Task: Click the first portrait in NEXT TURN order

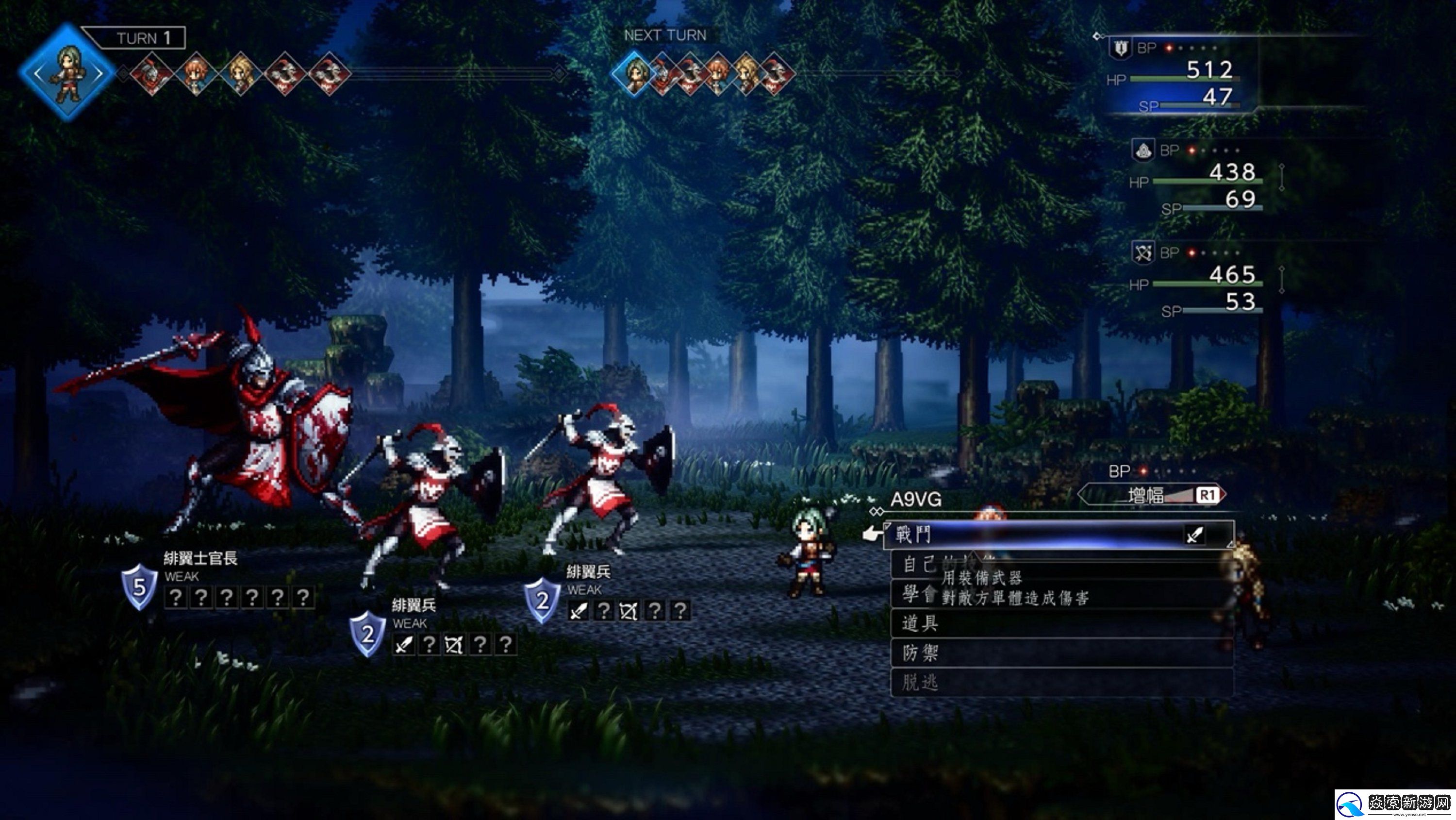Action: click(635, 73)
